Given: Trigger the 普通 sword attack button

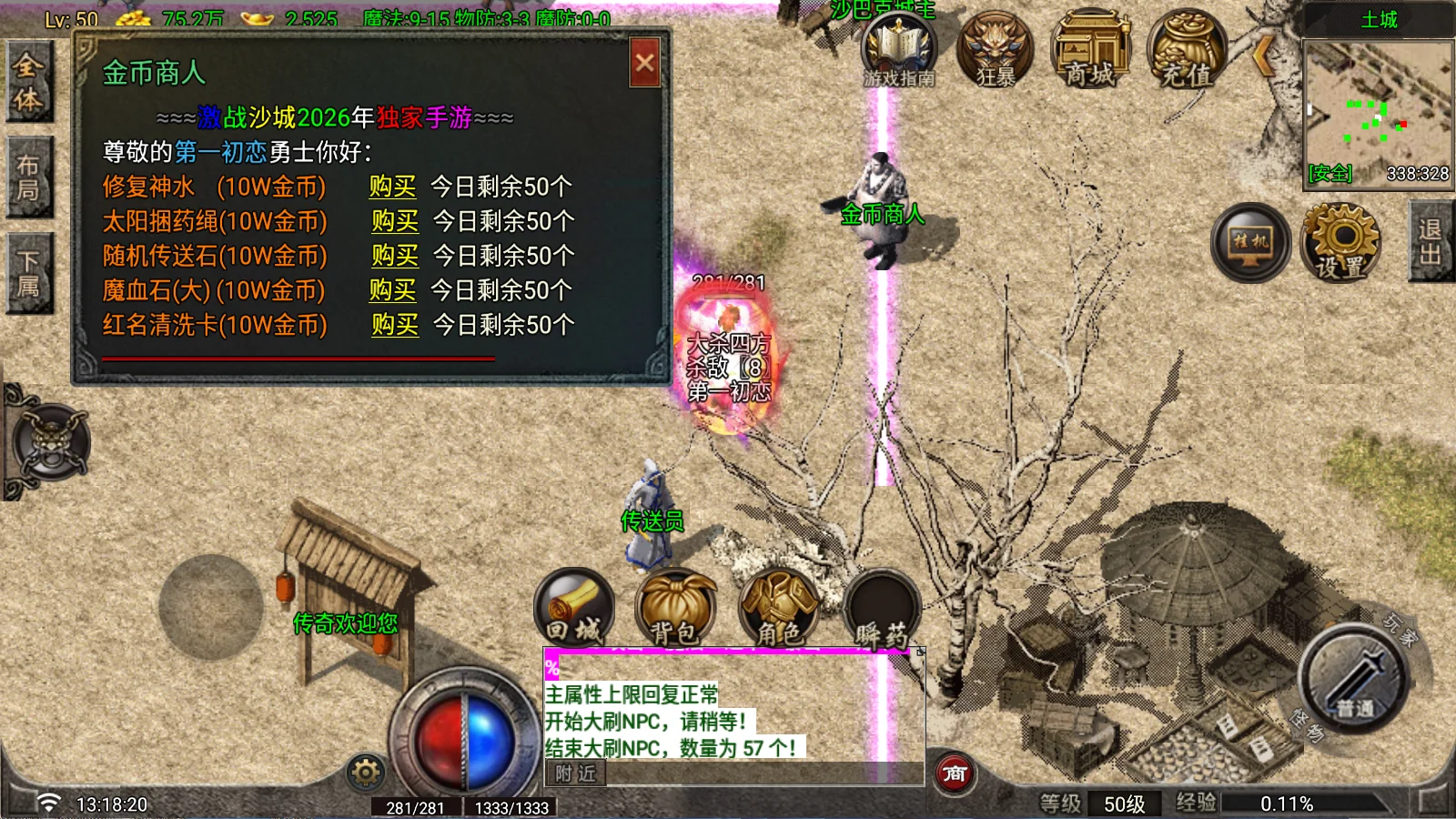Looking at the screenshot, I should click(1354, 678).
